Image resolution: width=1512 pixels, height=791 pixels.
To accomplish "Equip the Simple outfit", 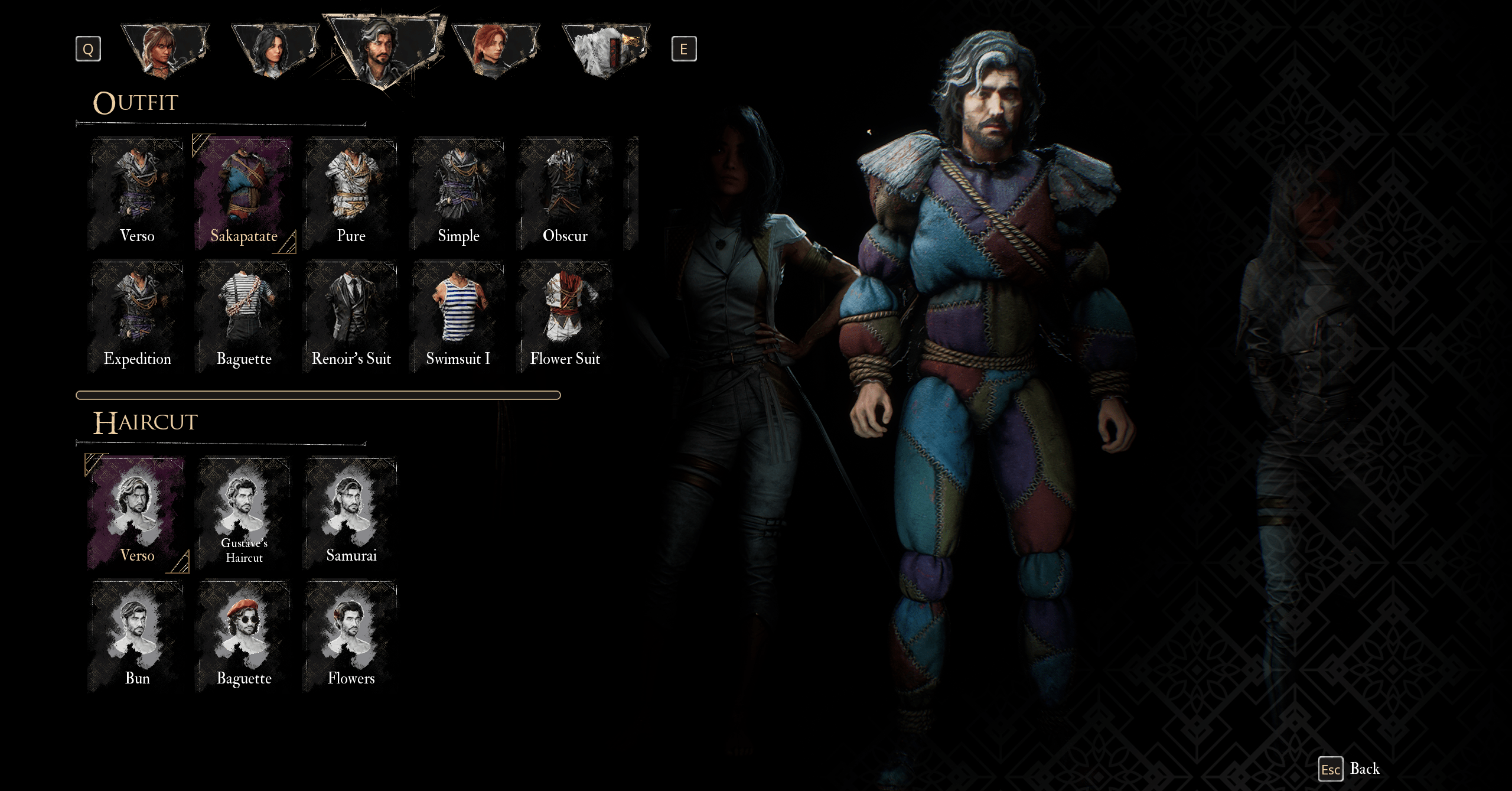I will point(458,193).
